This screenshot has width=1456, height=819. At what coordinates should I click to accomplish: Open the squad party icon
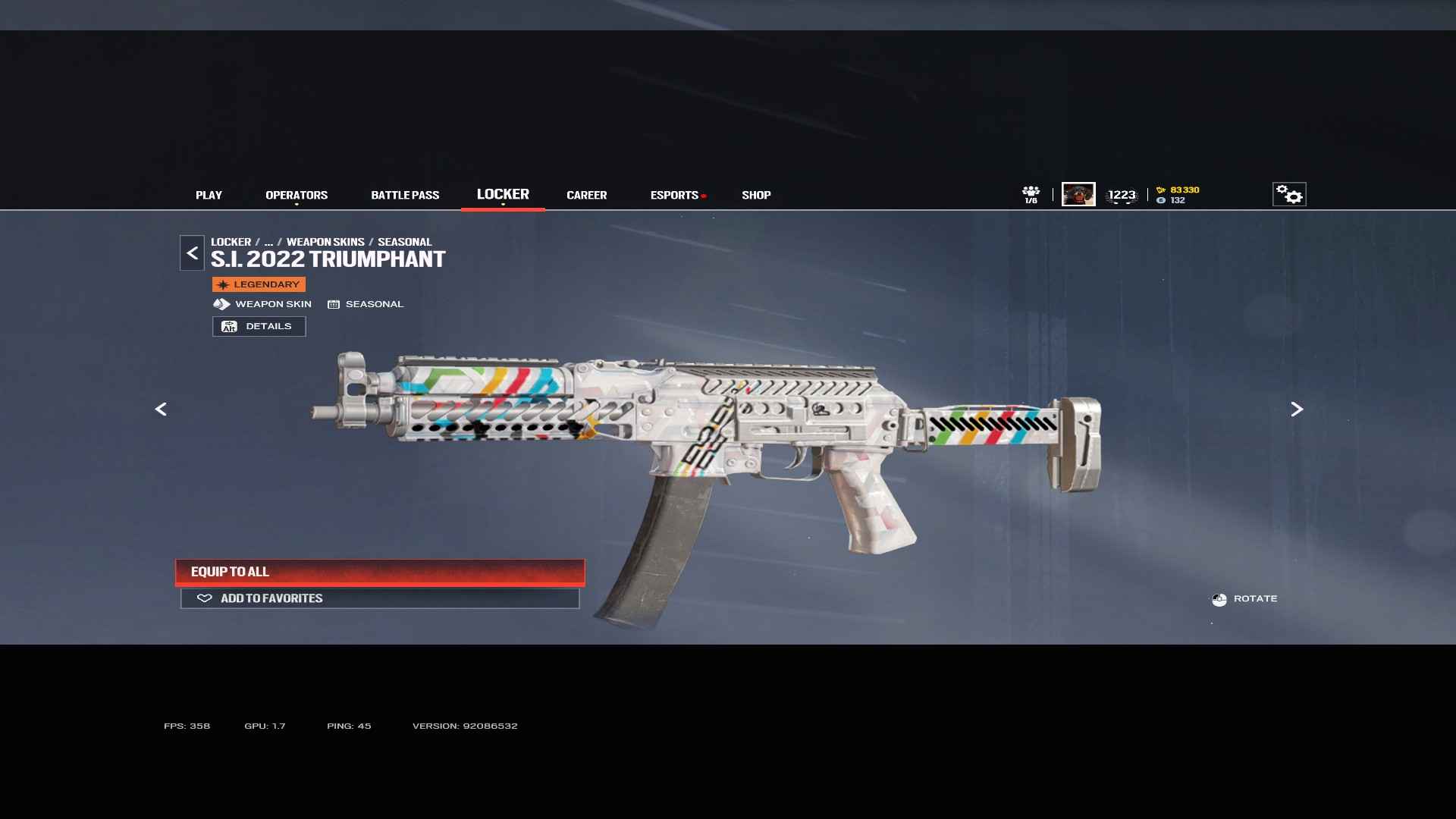[x=1031, y=194]
